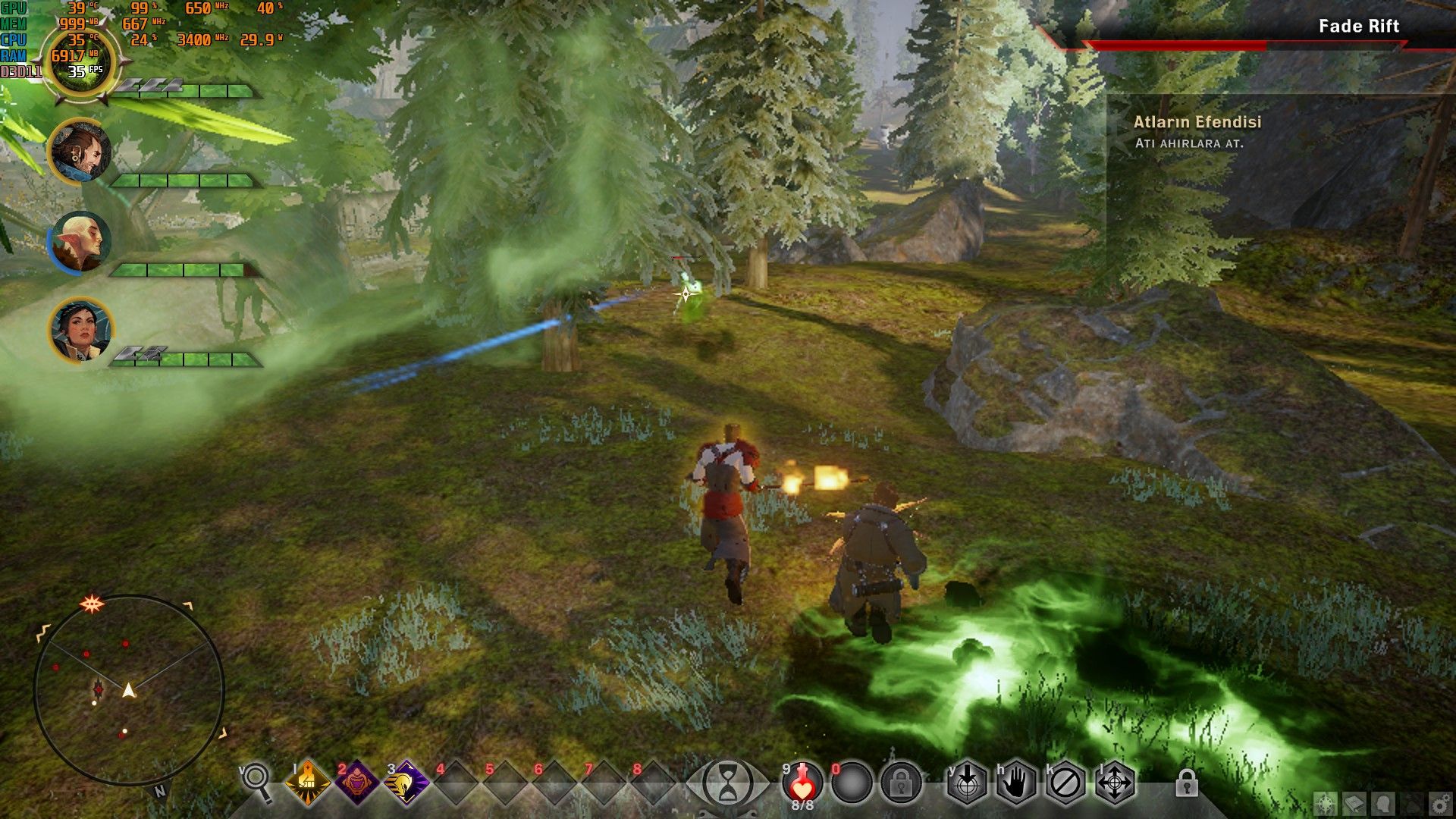
Task: Click the disengage circle-slash command
Action: pos(1065,783)
